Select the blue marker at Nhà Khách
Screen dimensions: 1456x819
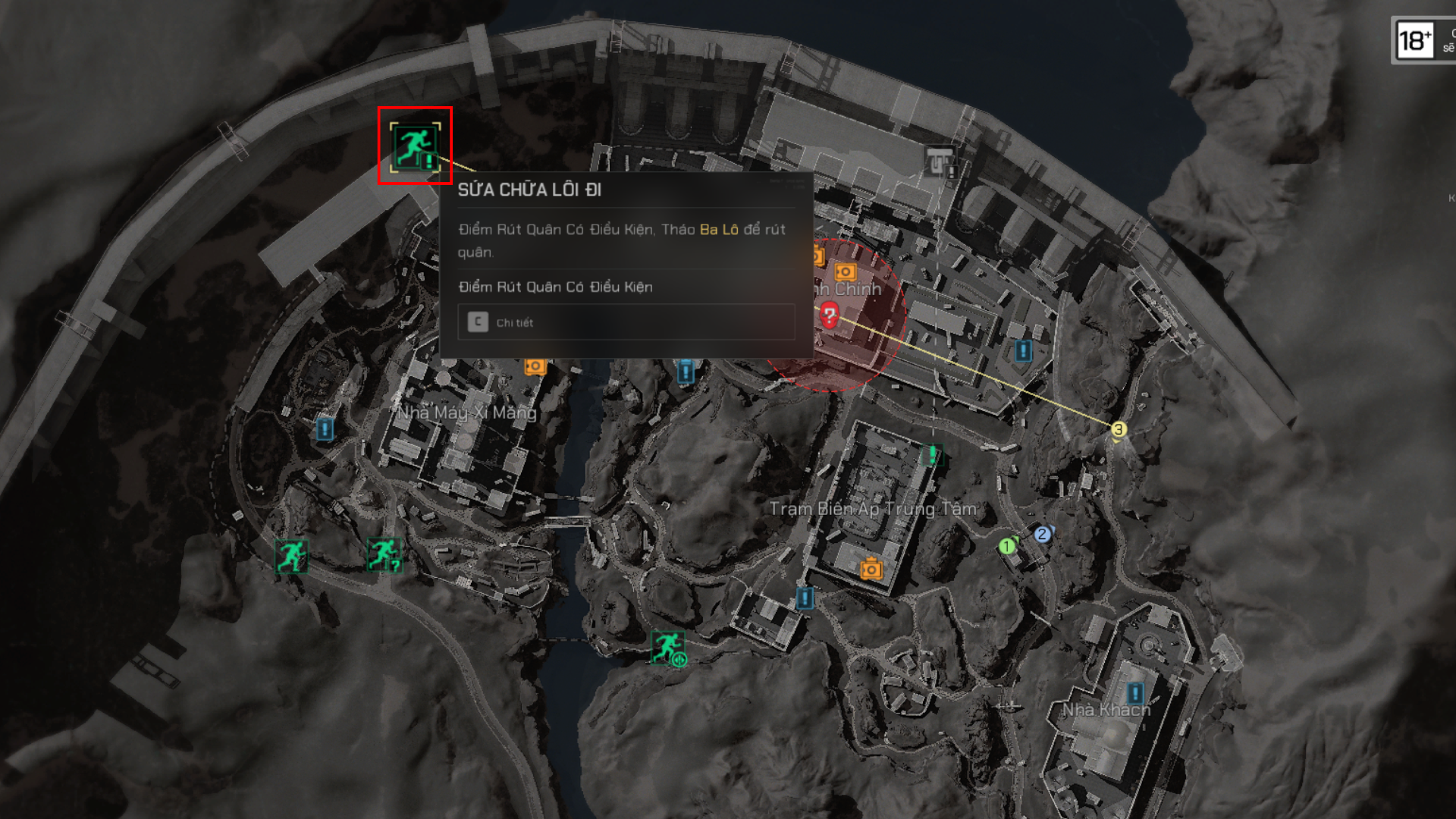tap(1134, 692)
